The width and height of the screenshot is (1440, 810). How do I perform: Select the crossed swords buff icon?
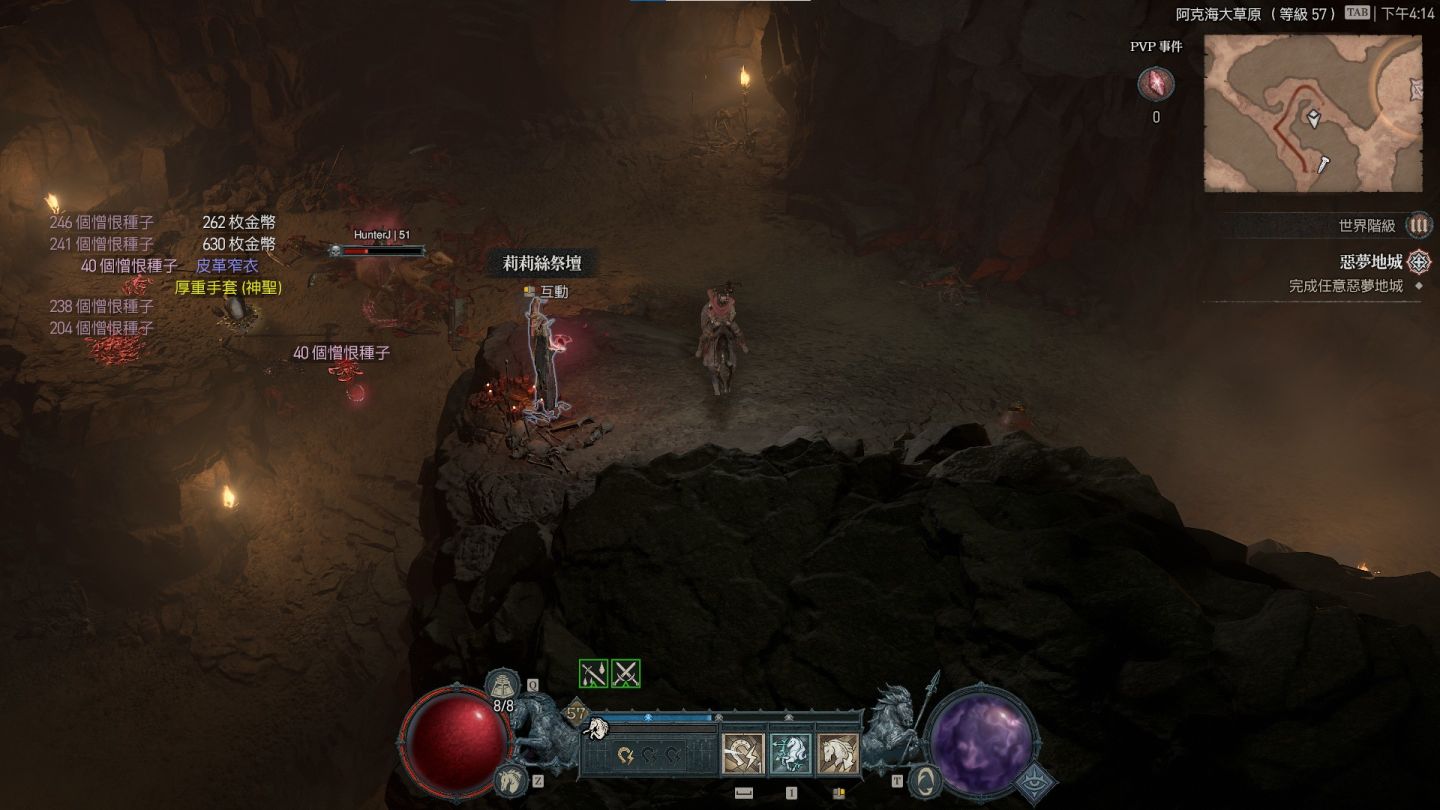tap(626, 674)
